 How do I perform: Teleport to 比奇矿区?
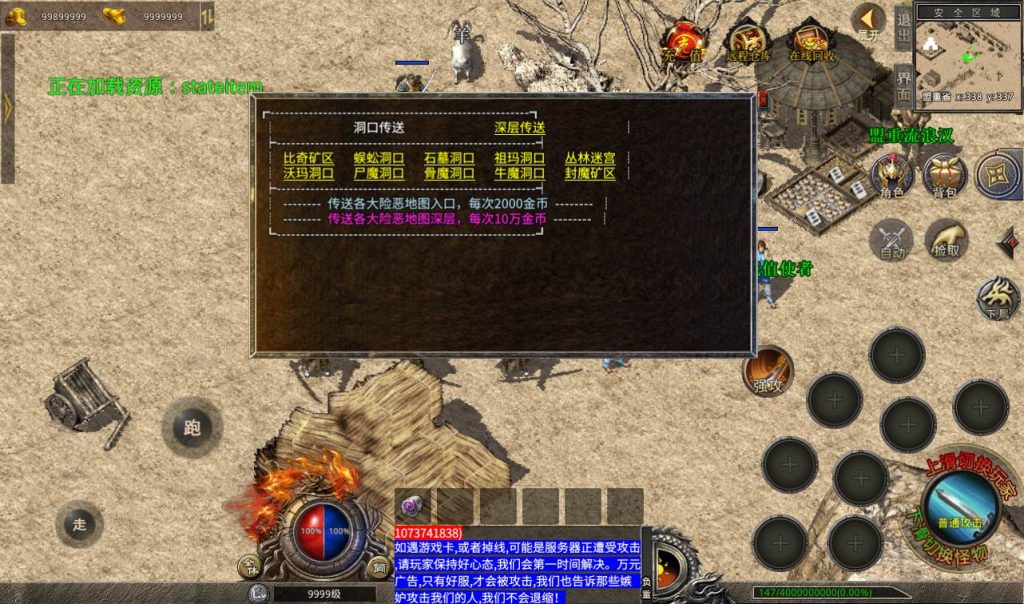(x=308, y=158)
